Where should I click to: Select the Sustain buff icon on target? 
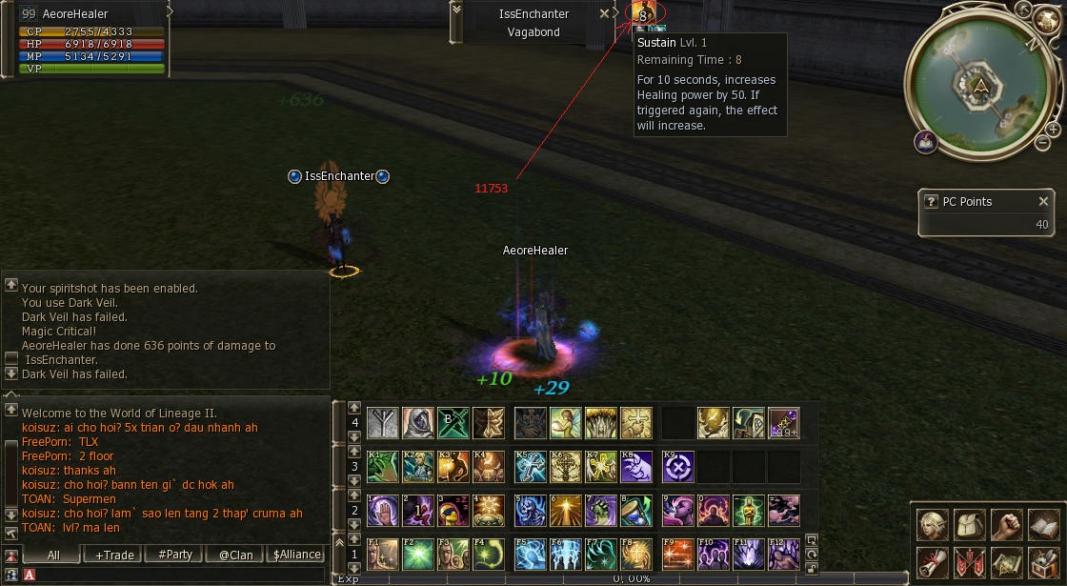(x=643, y=15)
